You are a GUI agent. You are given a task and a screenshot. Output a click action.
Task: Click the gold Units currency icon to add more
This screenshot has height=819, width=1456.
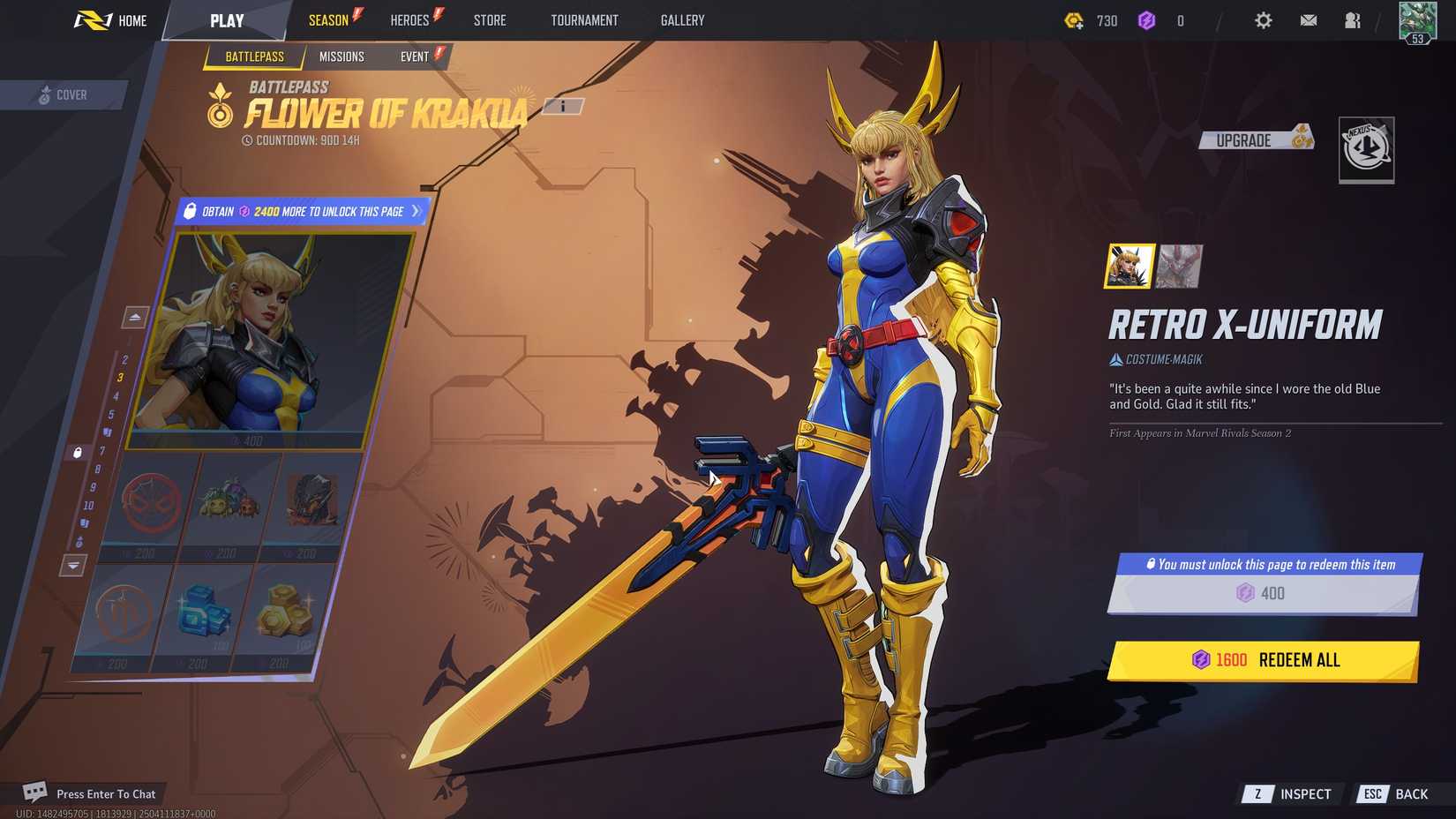(1076, 20)
